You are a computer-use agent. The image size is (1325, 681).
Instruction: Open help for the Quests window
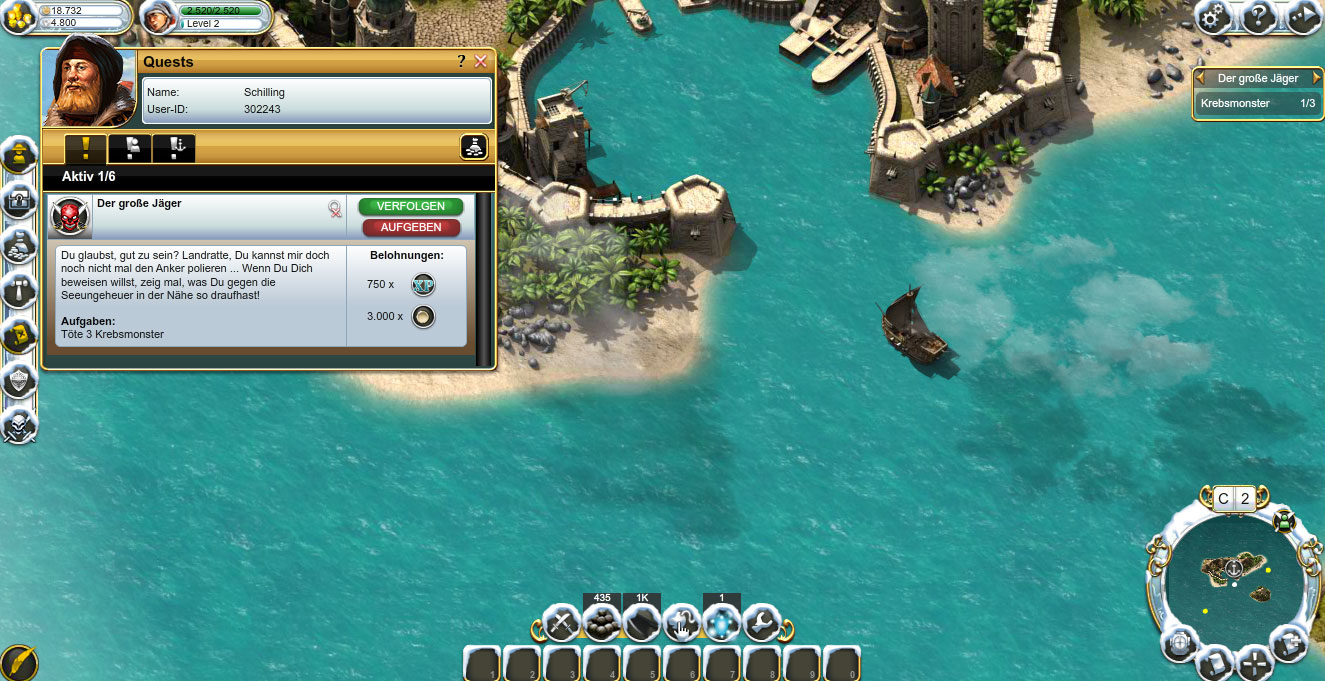click(461, 62)
